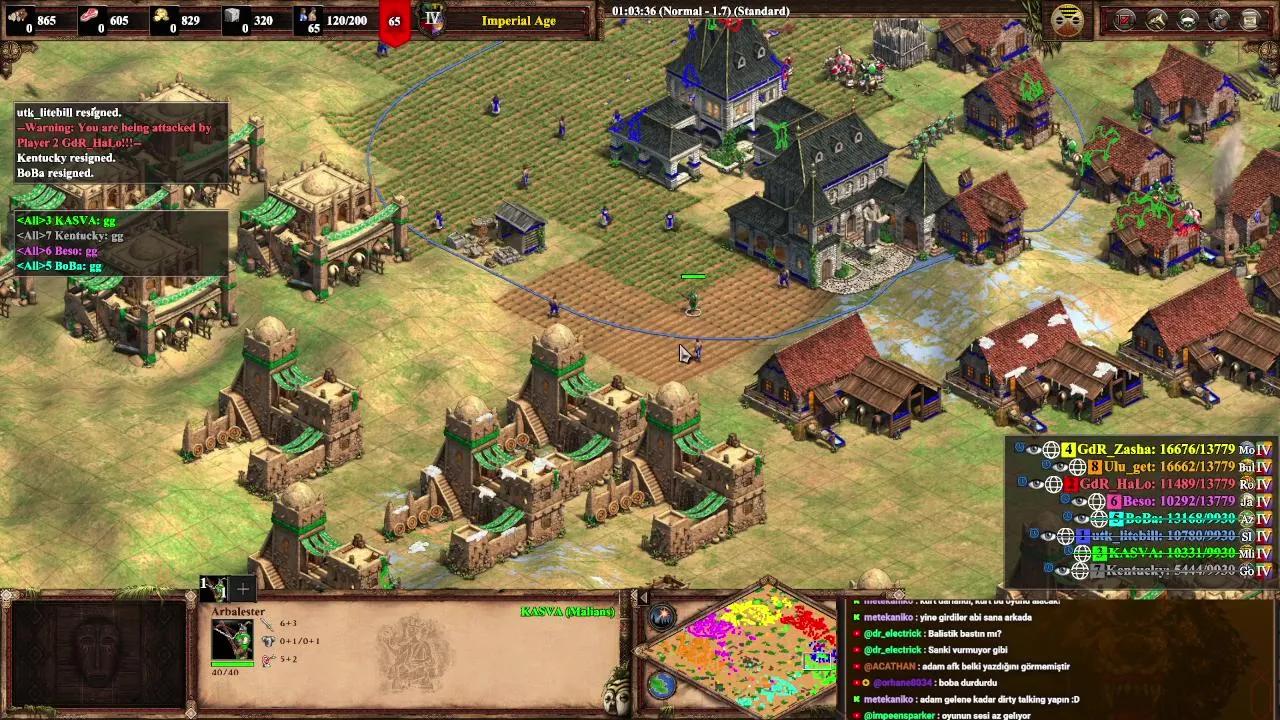Collapse the minimap panel arrow

pos(644,598)
